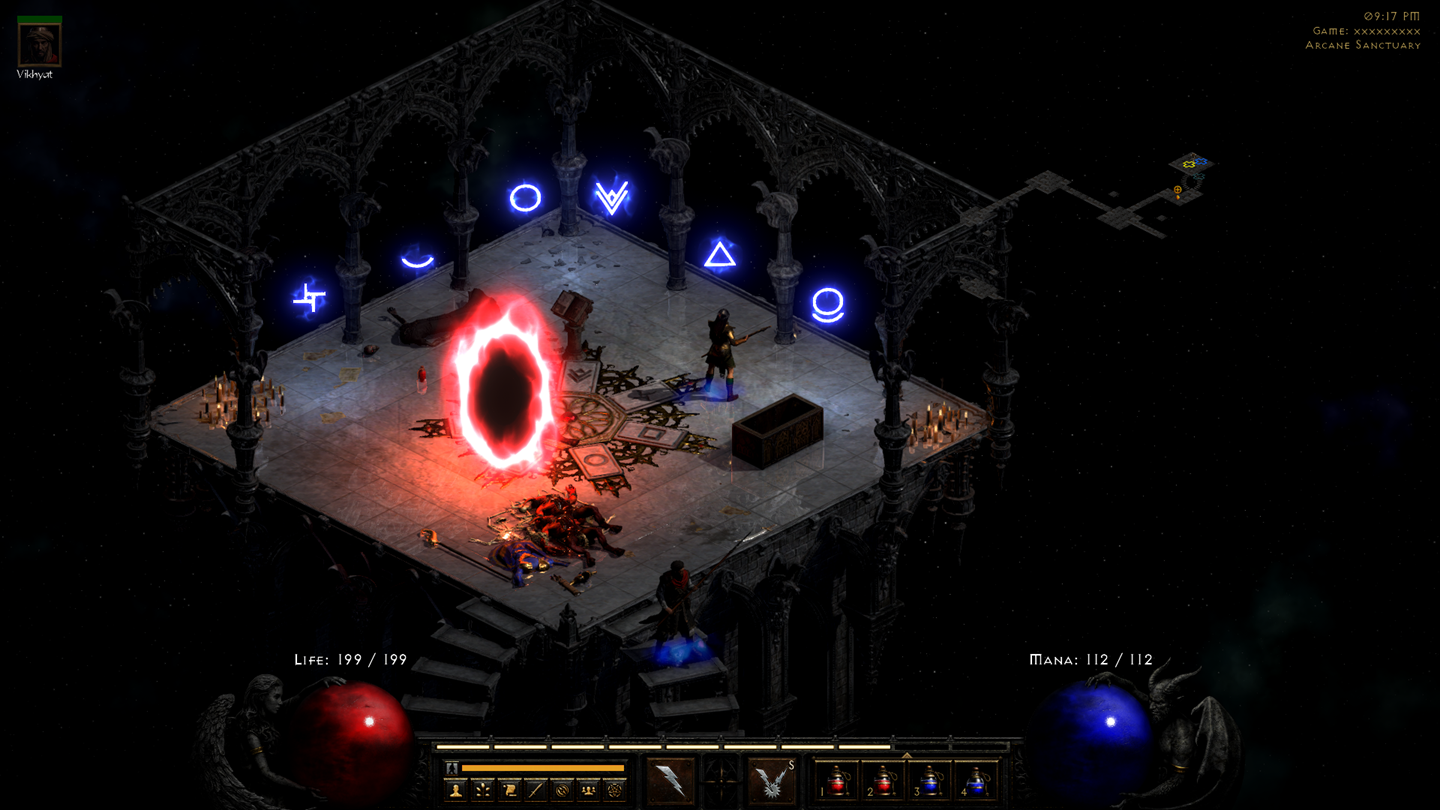The width and height of the screenshot is (1440, 810).
Task: Click the Vikhyat mercenary portrait
Action: 40,44
